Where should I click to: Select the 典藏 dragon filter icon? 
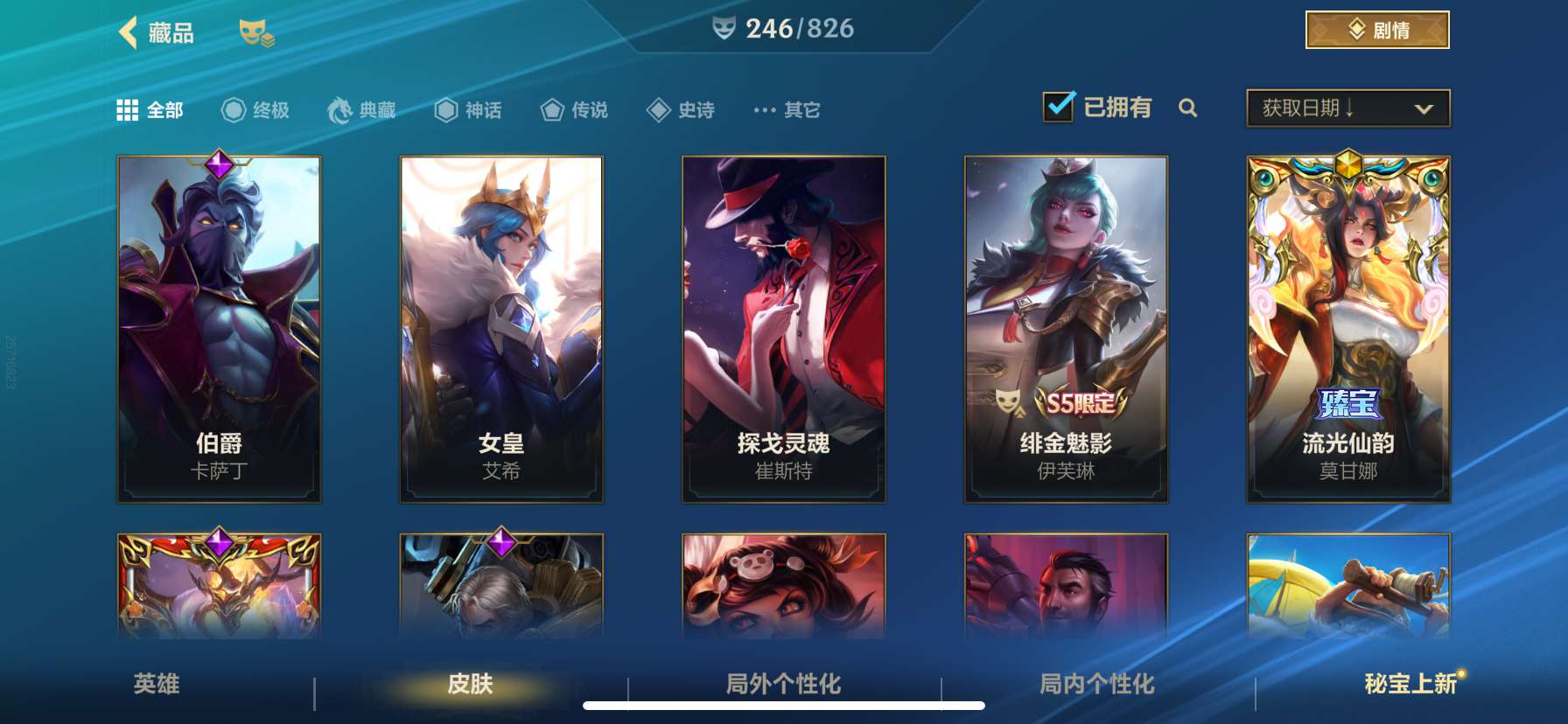[341, 110]
